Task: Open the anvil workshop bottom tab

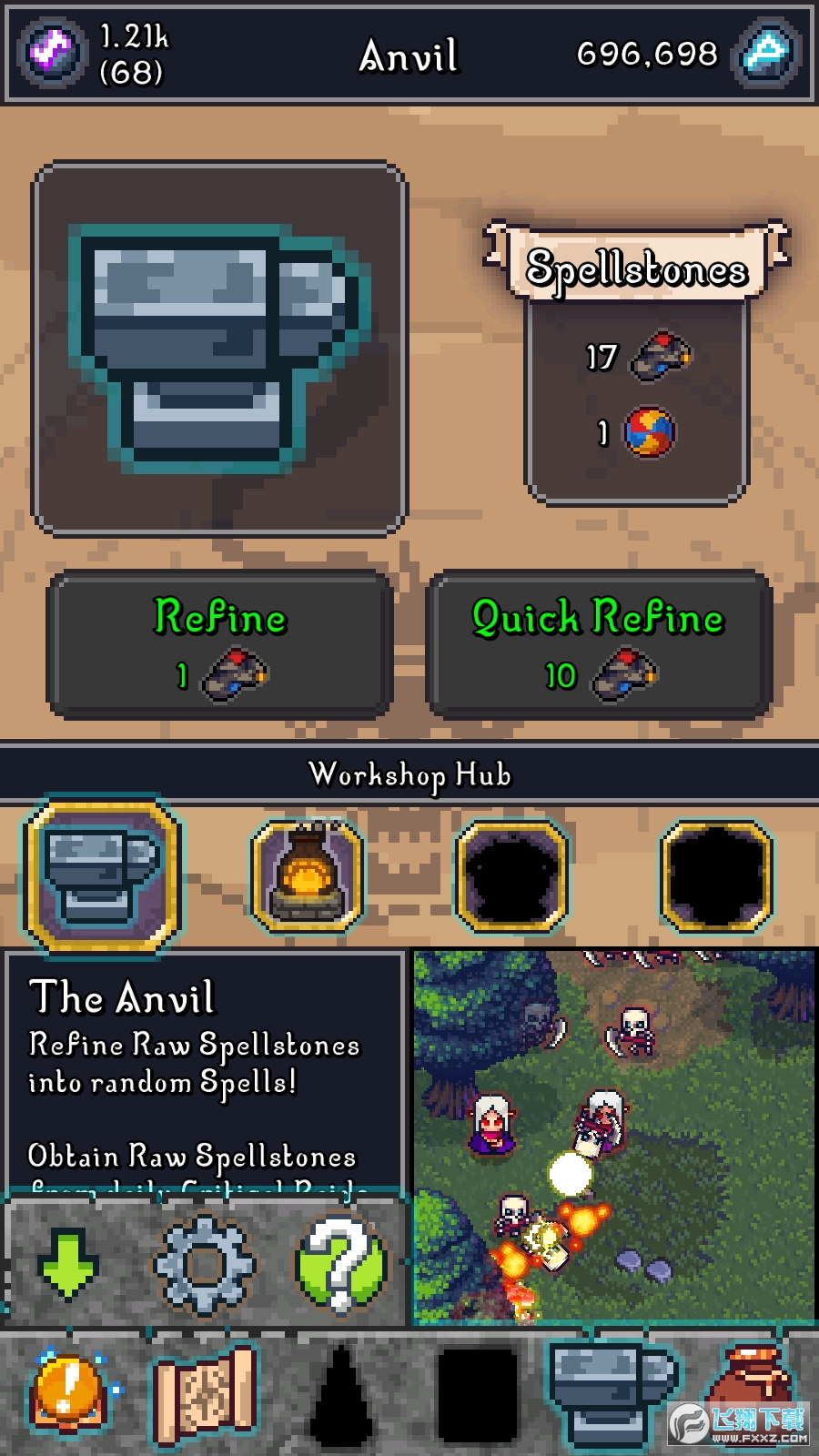Action: (612, 1392)
